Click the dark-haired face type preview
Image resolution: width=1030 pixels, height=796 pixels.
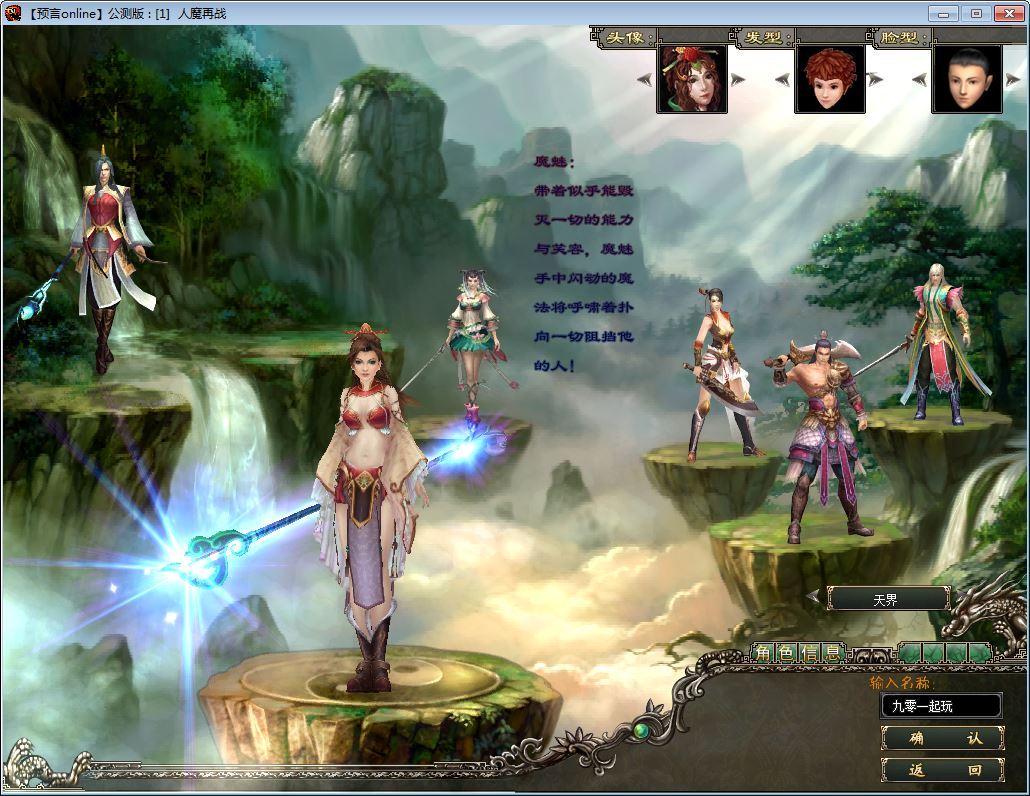click(966, 79)
